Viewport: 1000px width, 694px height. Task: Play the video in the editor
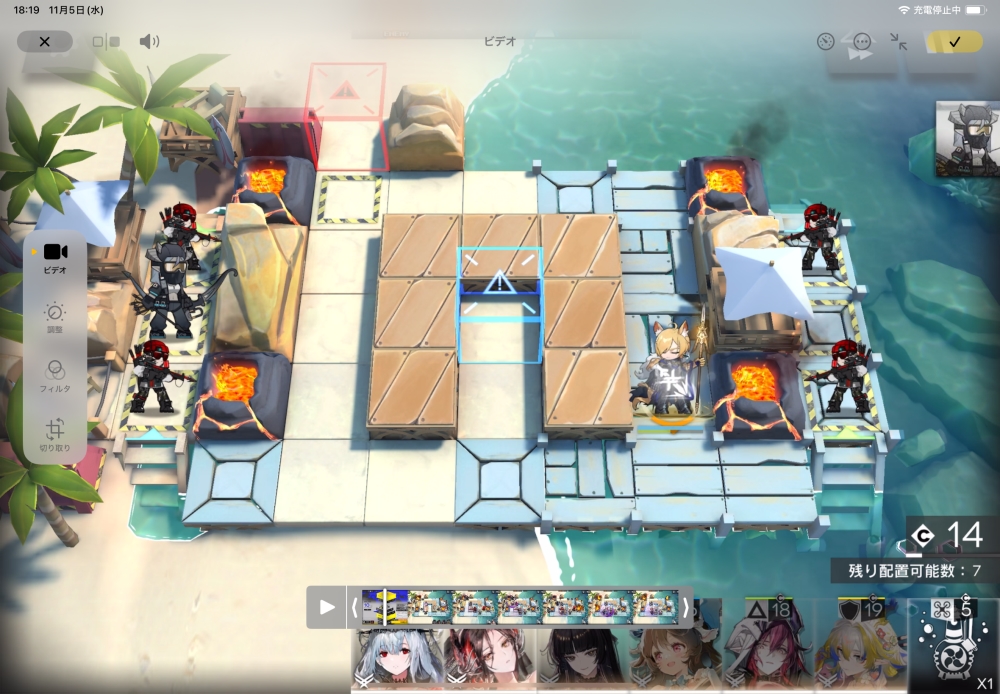click(327, 607)
